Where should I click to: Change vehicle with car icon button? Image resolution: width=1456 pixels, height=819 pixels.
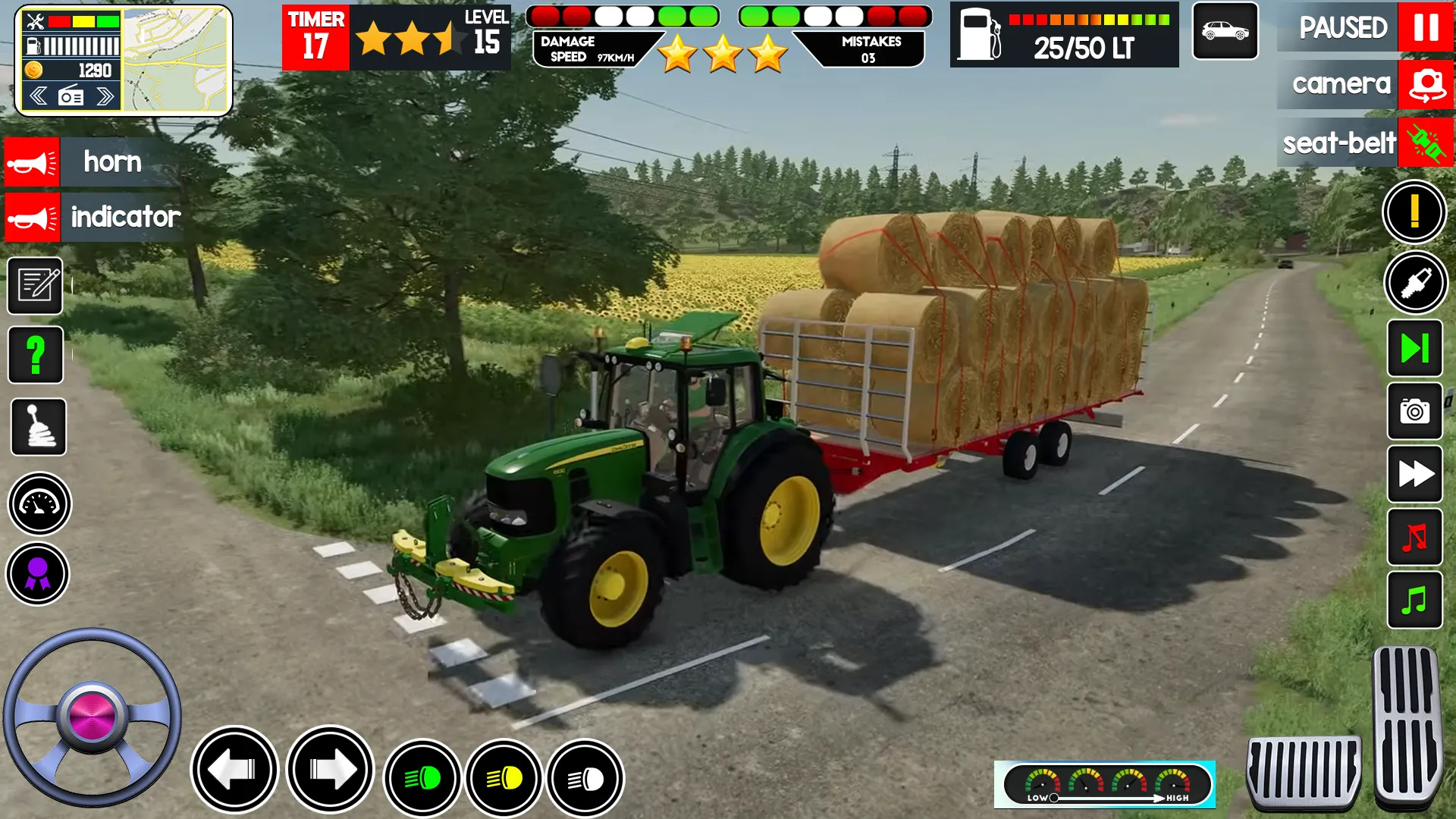pos(1225,31)
